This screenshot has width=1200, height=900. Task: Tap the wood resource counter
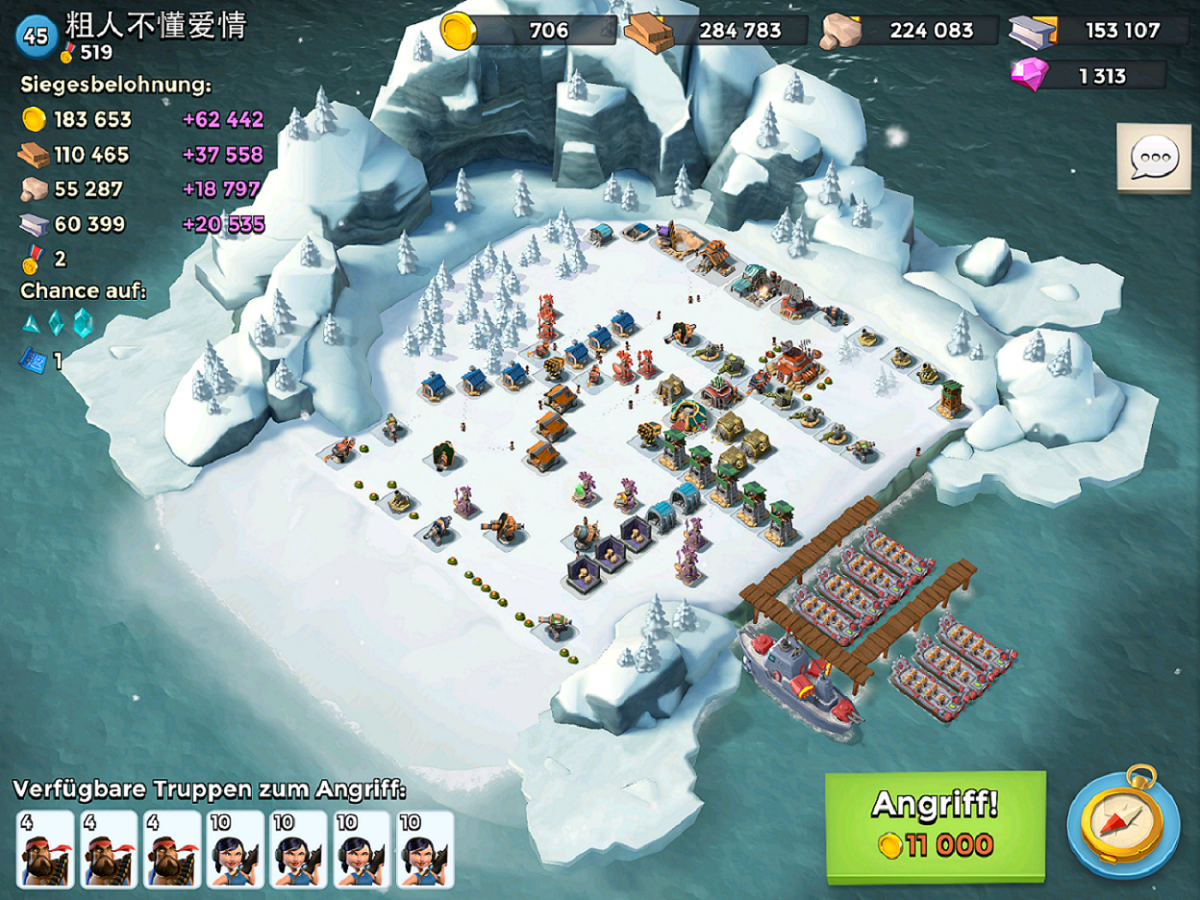click(x=716, y=30)
